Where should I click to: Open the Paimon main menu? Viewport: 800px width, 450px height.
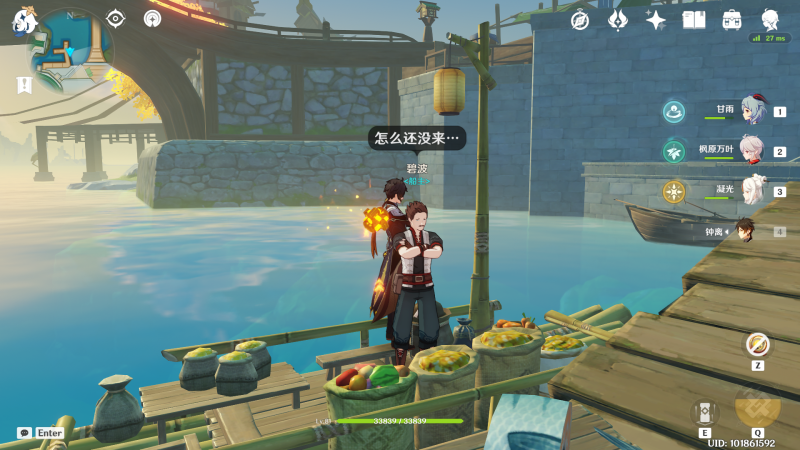click(x=24, y=20)
